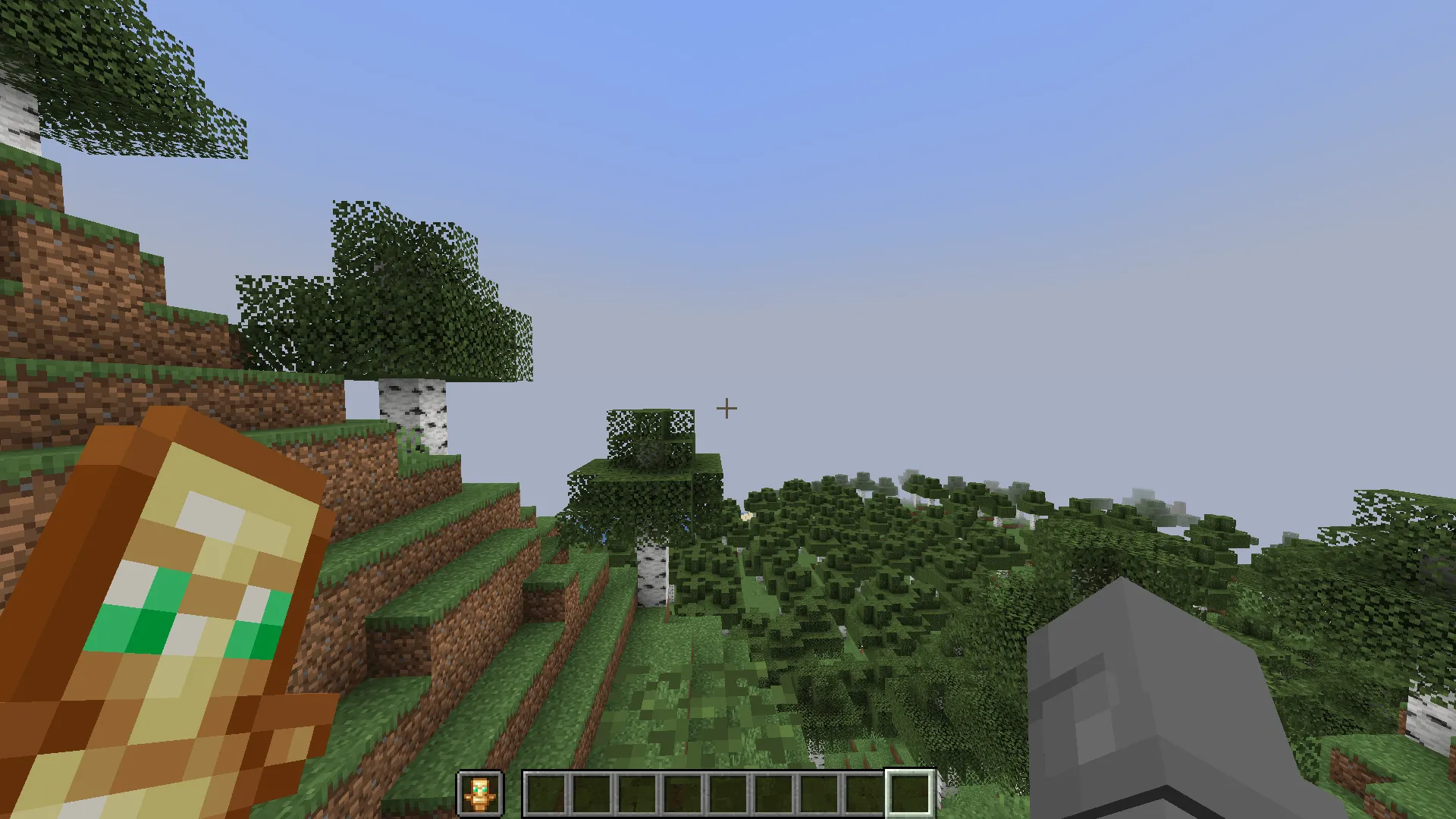This screenshot has height=819, width=1456.
Task: Select the currently highlighted hotbar slot 9
Action: pyautogui.click(x=908, y=792)
